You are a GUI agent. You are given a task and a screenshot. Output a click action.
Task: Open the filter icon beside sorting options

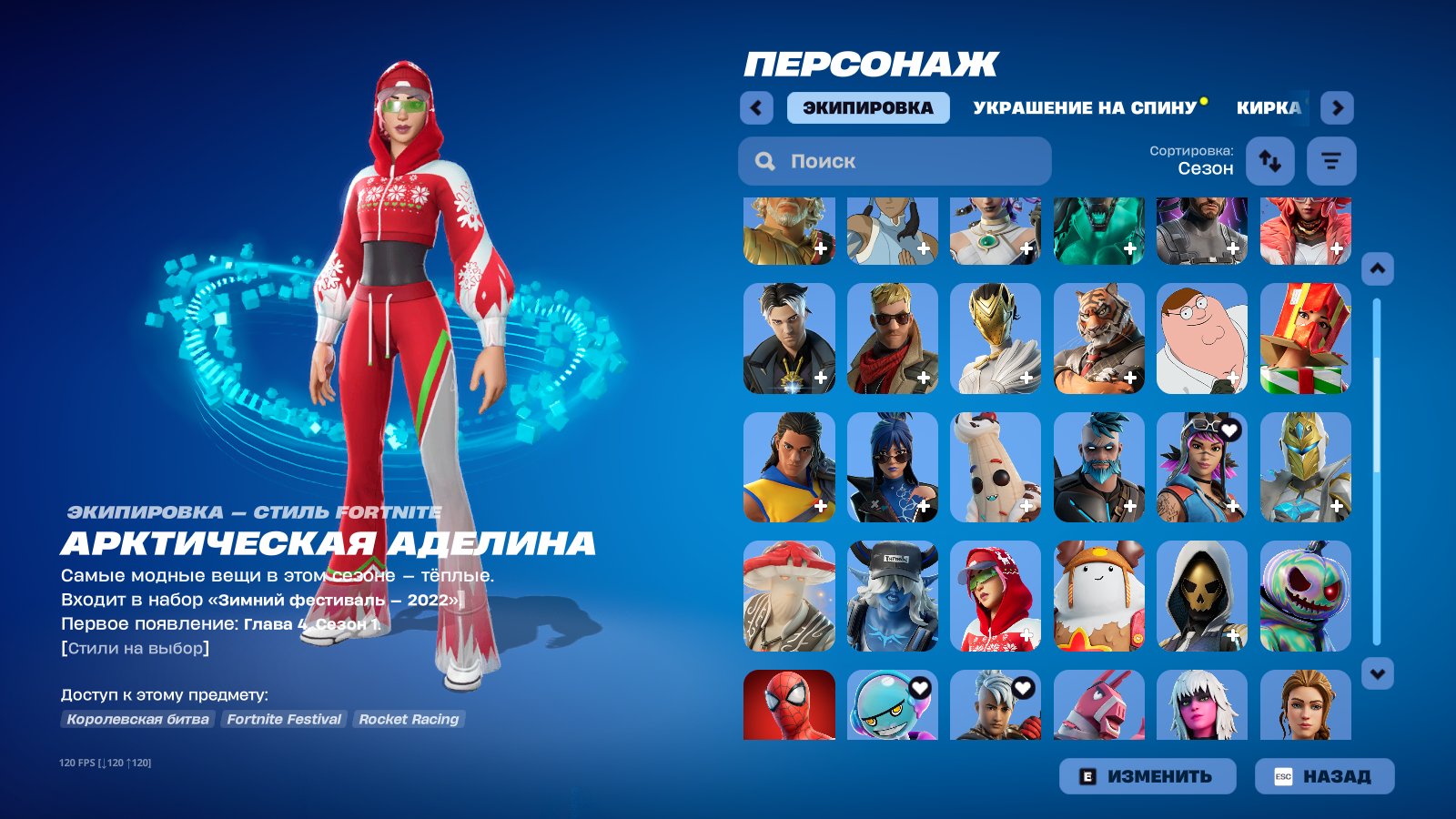pyautogui.click(x=1330, y=161)
